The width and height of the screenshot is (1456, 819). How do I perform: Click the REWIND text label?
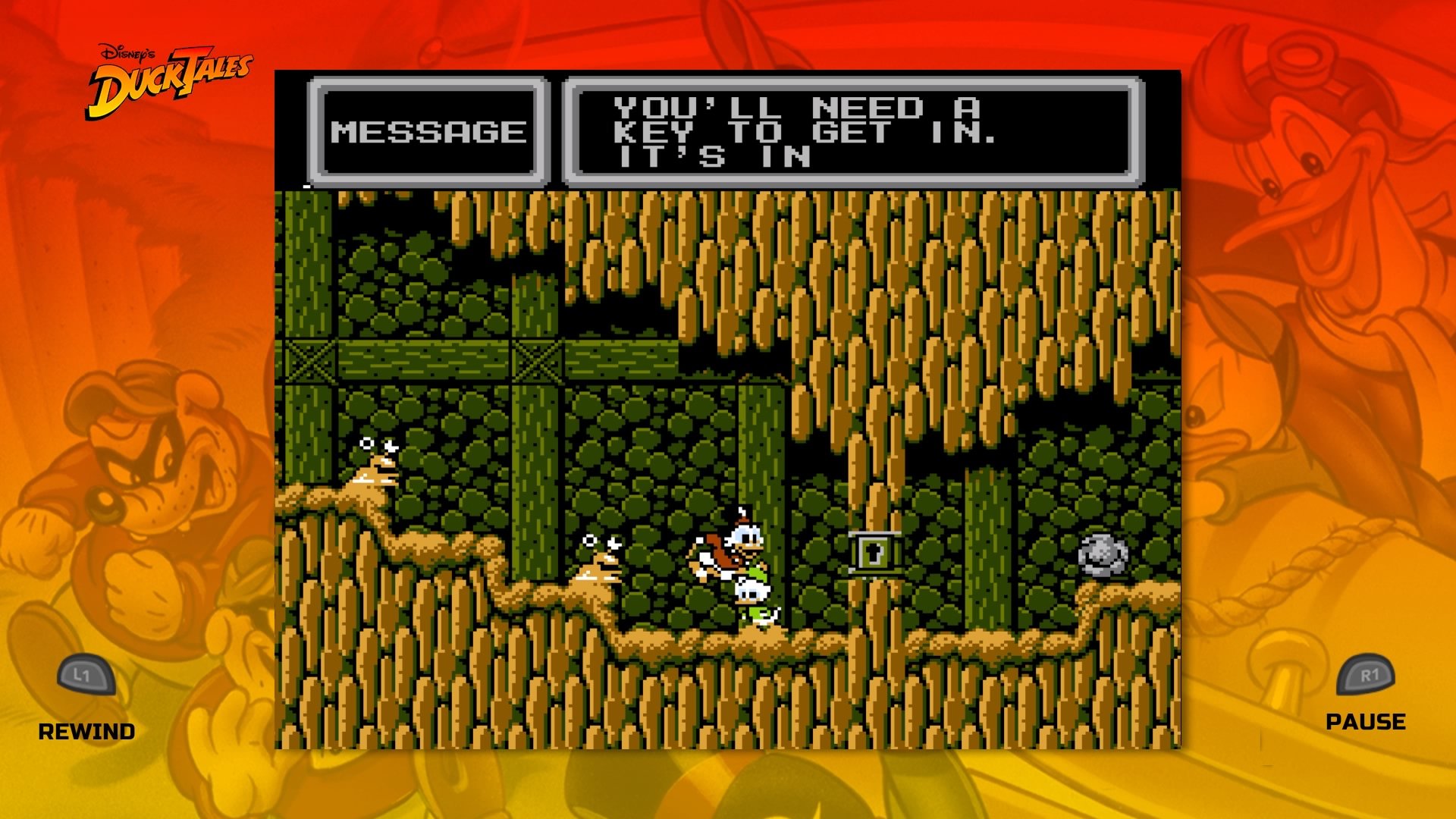[x=87, y=733]
